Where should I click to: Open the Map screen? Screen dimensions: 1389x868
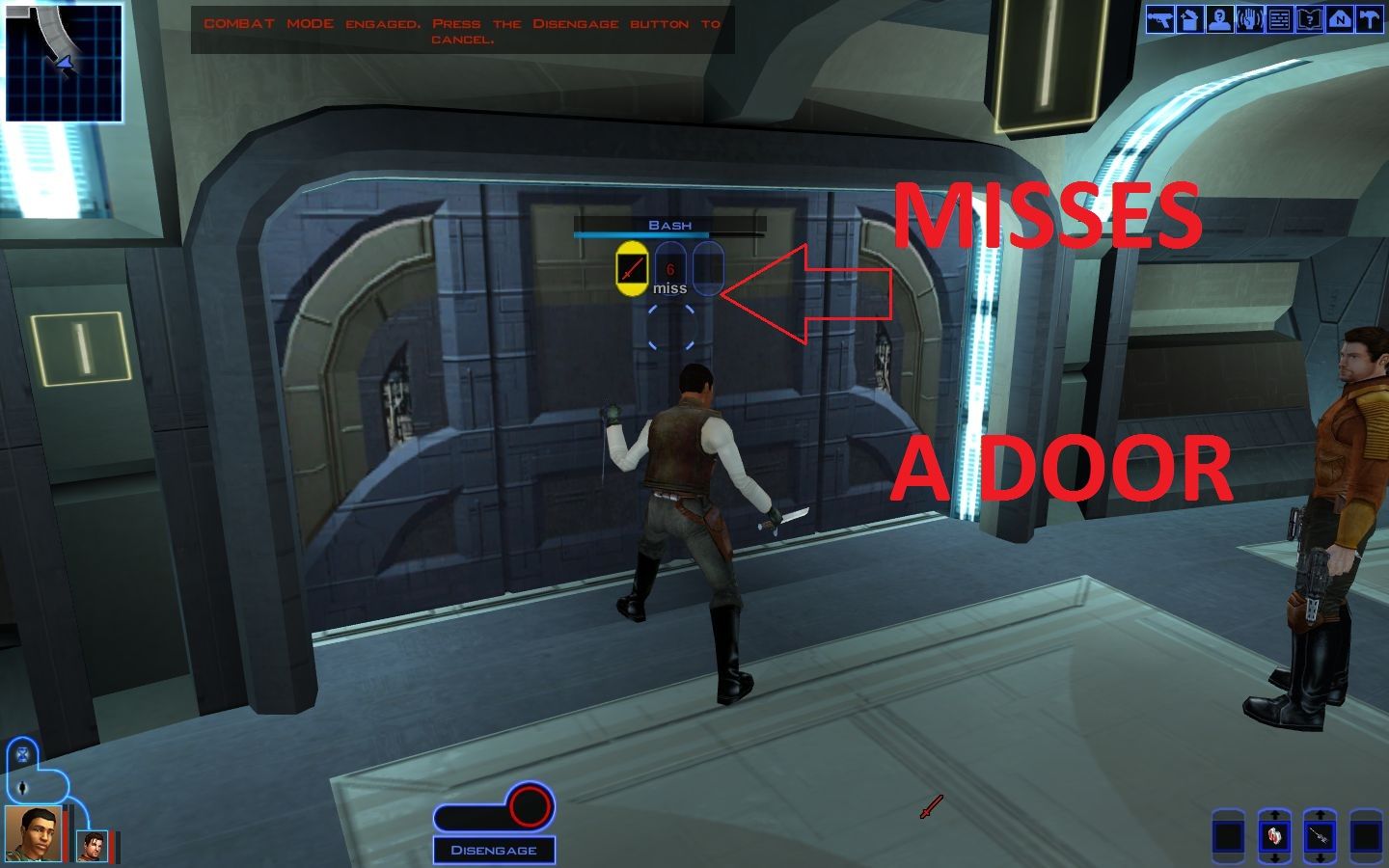pyautogui.click(x=1338, y=21)
